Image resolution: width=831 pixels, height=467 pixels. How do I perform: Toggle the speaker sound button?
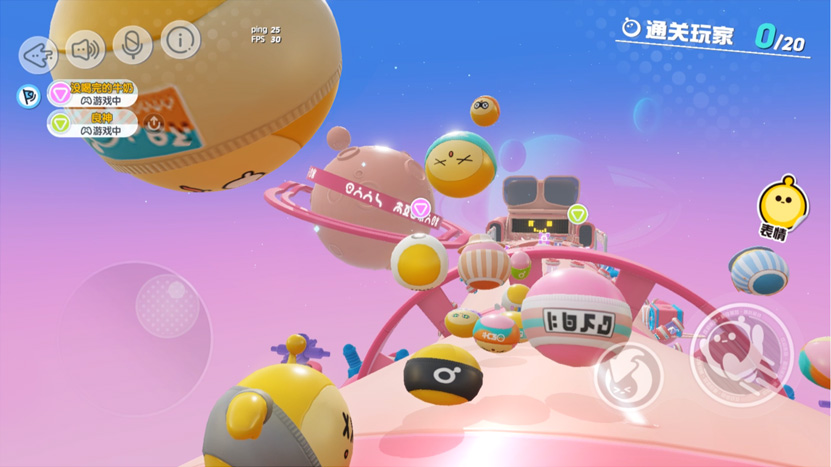tap(85, 48)
